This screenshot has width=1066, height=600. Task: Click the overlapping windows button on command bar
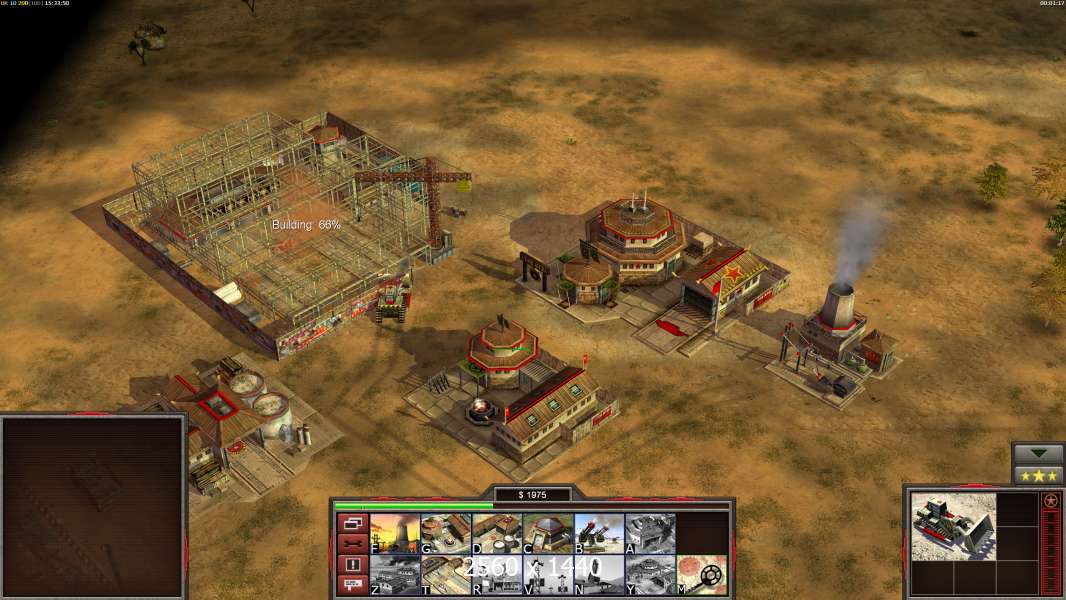click(x=351, y=523)
